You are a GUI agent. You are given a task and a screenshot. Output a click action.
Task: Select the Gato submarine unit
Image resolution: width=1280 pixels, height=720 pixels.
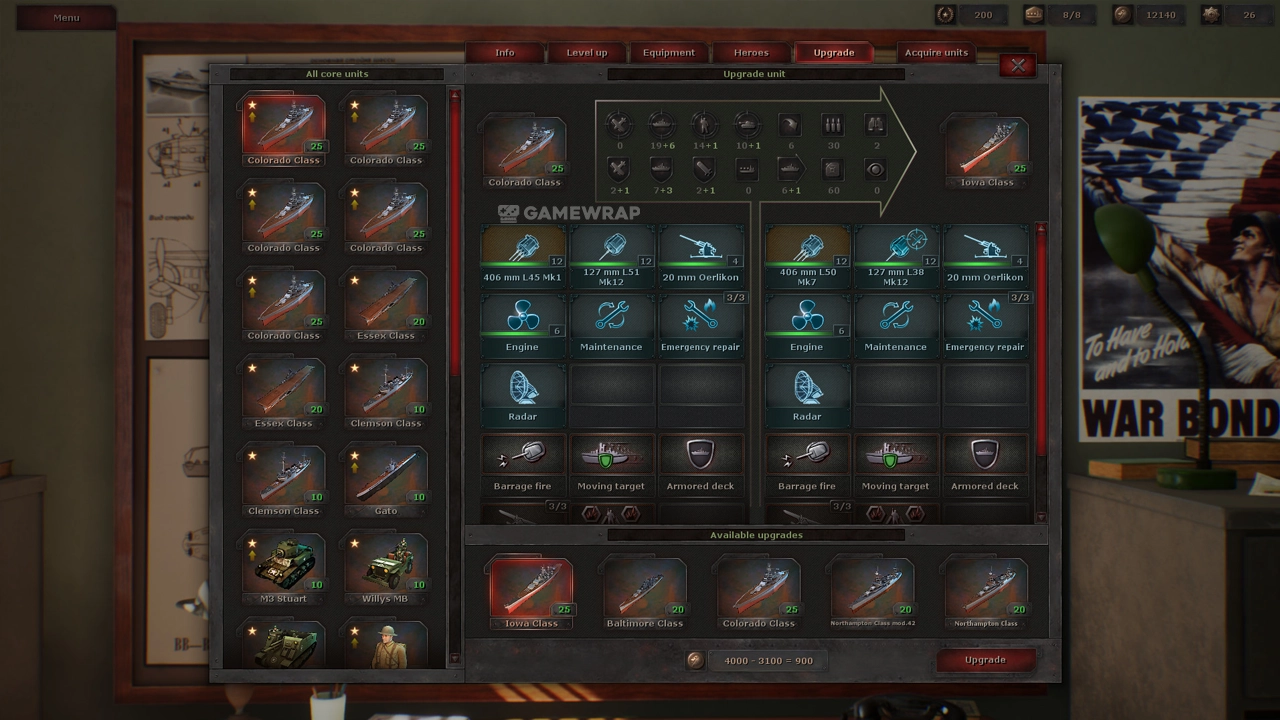click(386, 480)
